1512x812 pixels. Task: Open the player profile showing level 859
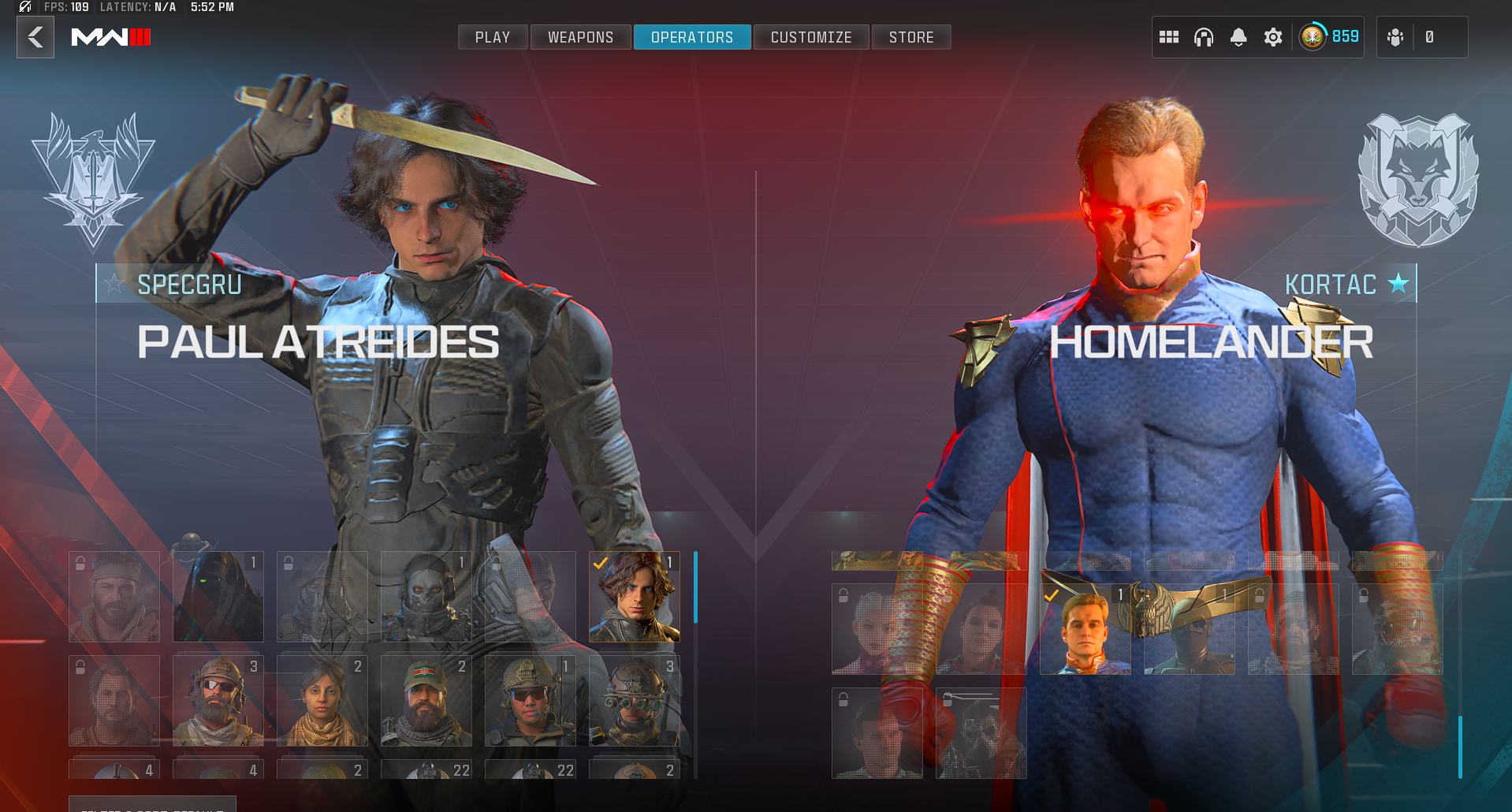[1330, 37]
